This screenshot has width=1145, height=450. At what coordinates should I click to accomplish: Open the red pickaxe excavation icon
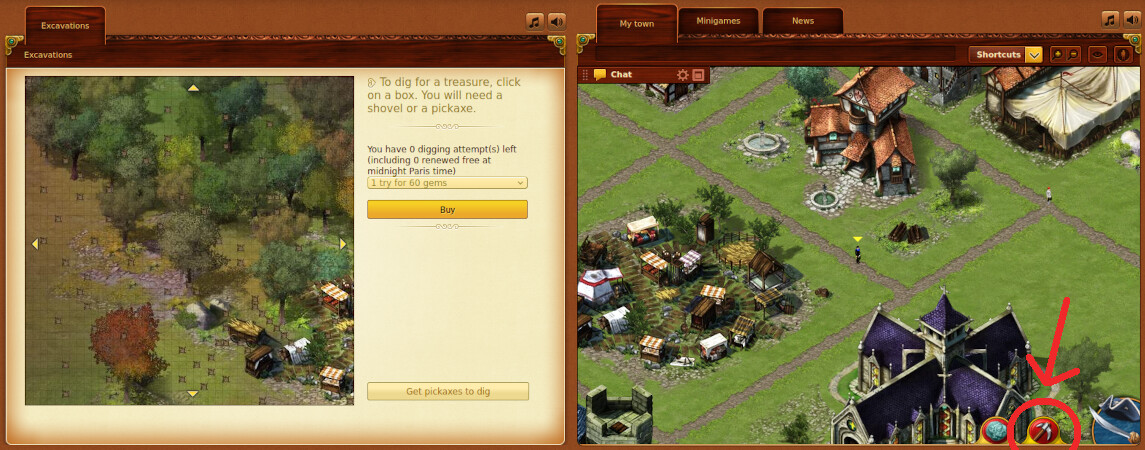coord(1043,430)
